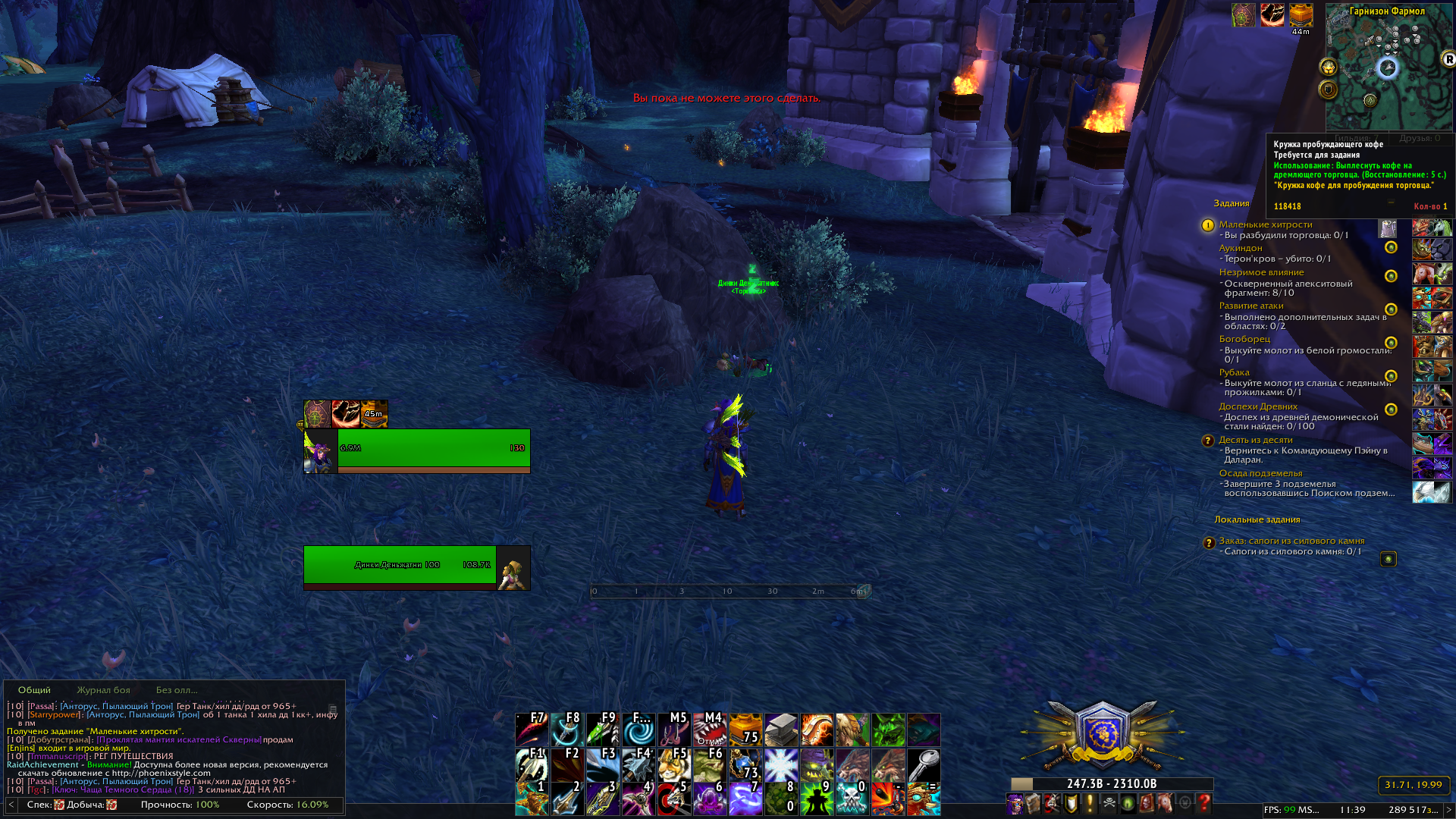Click the Гарнизон Фармол minimap
Viewport: 1456px width, 819px height.
(x=1389, y=68)
